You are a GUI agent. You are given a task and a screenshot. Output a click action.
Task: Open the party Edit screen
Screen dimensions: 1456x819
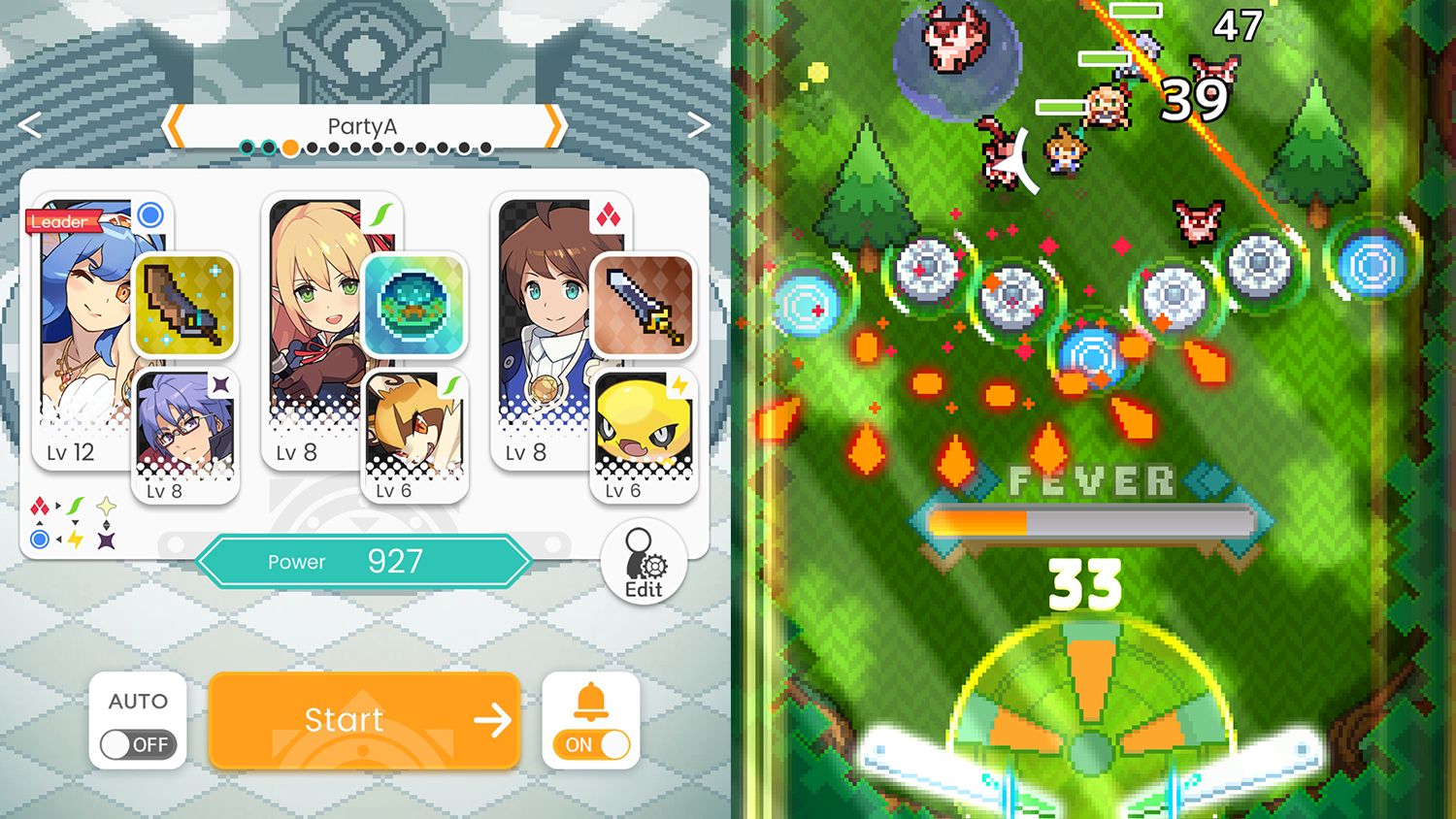(642, 561)
